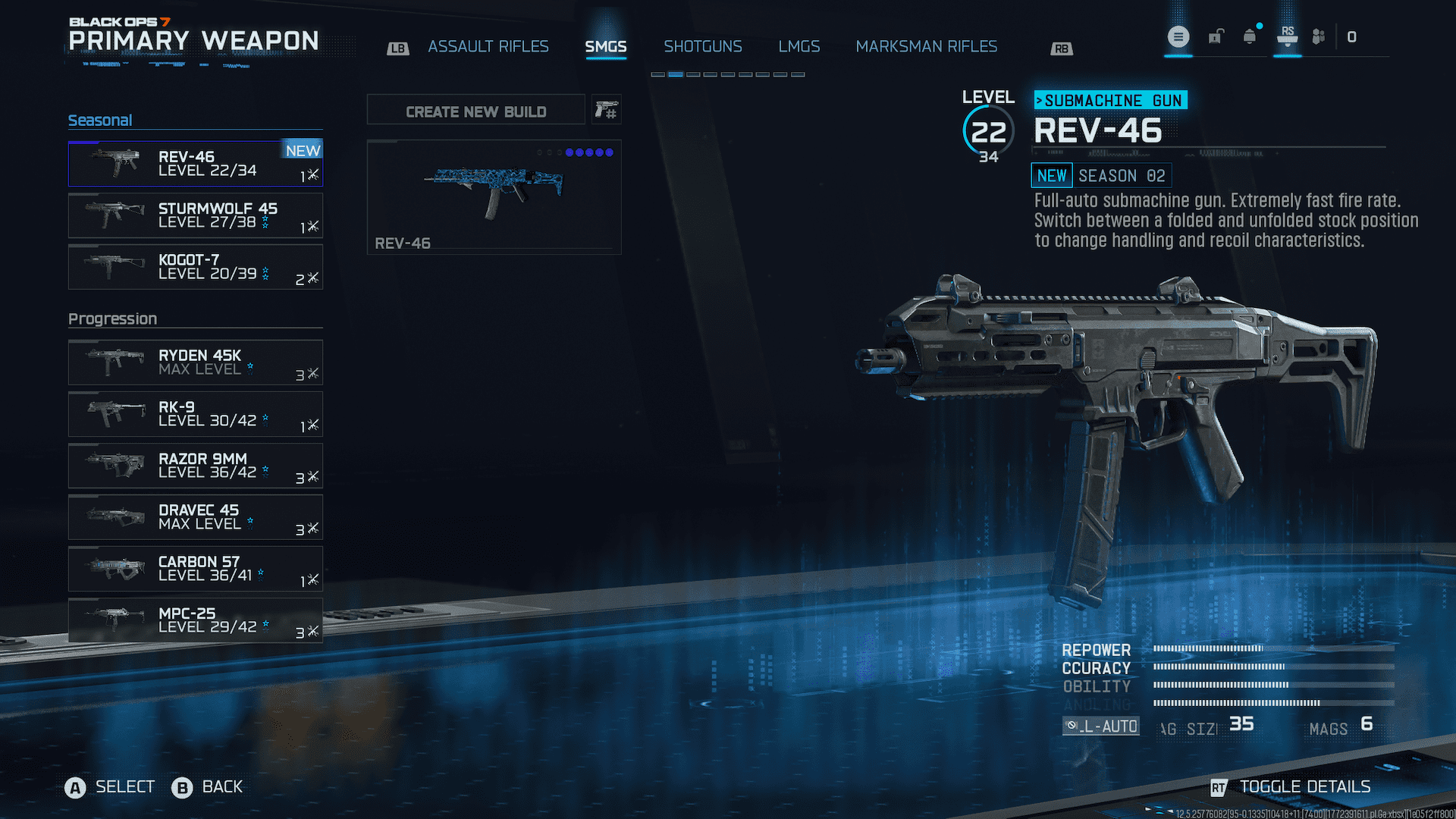The width and height of the screenshot is (1456, 819).
Task: Switch to the LMGs tab
Action: pyautogui.click(x=799, y=47)
